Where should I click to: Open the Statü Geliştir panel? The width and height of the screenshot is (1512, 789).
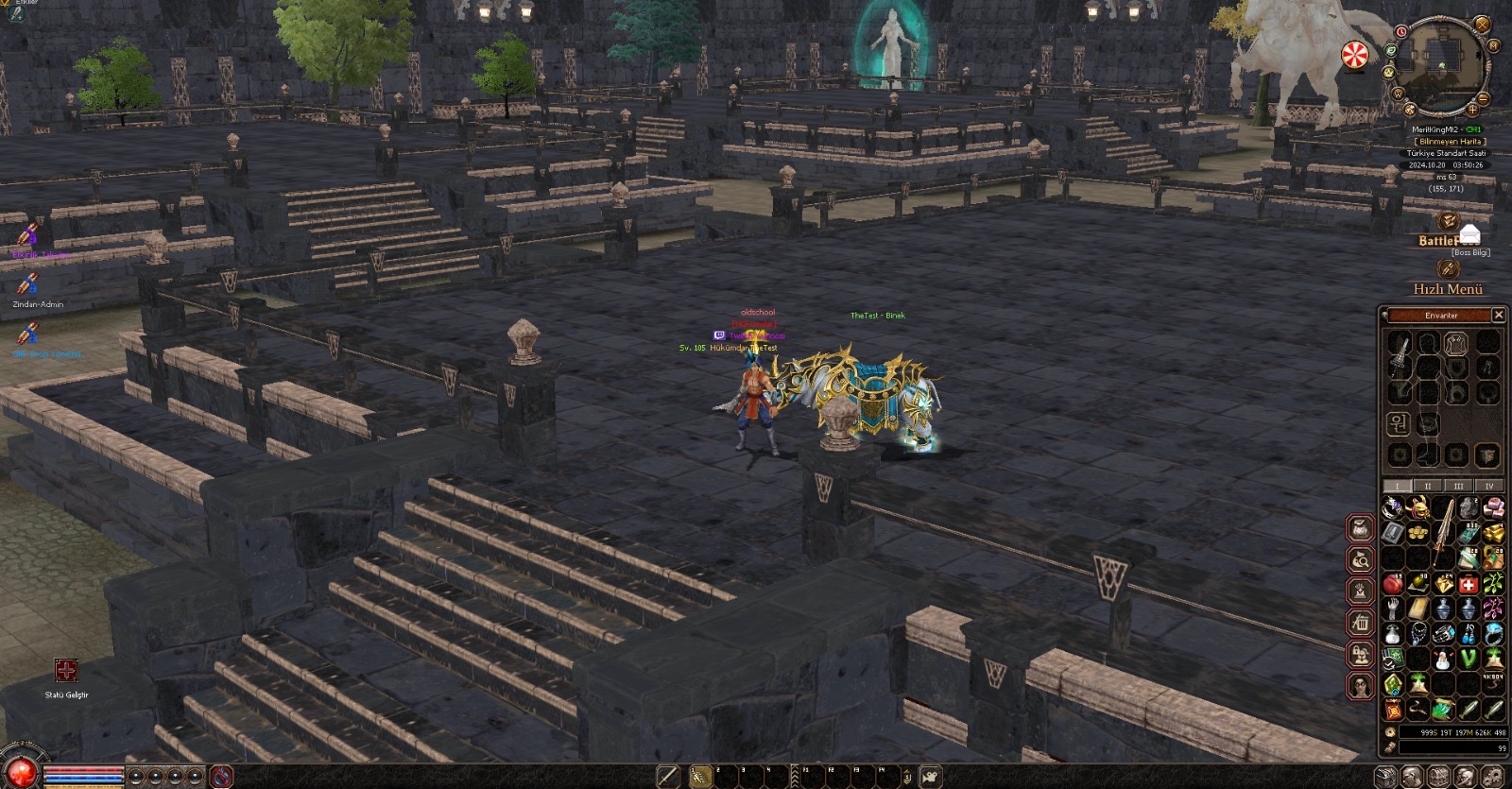[66, 672]
